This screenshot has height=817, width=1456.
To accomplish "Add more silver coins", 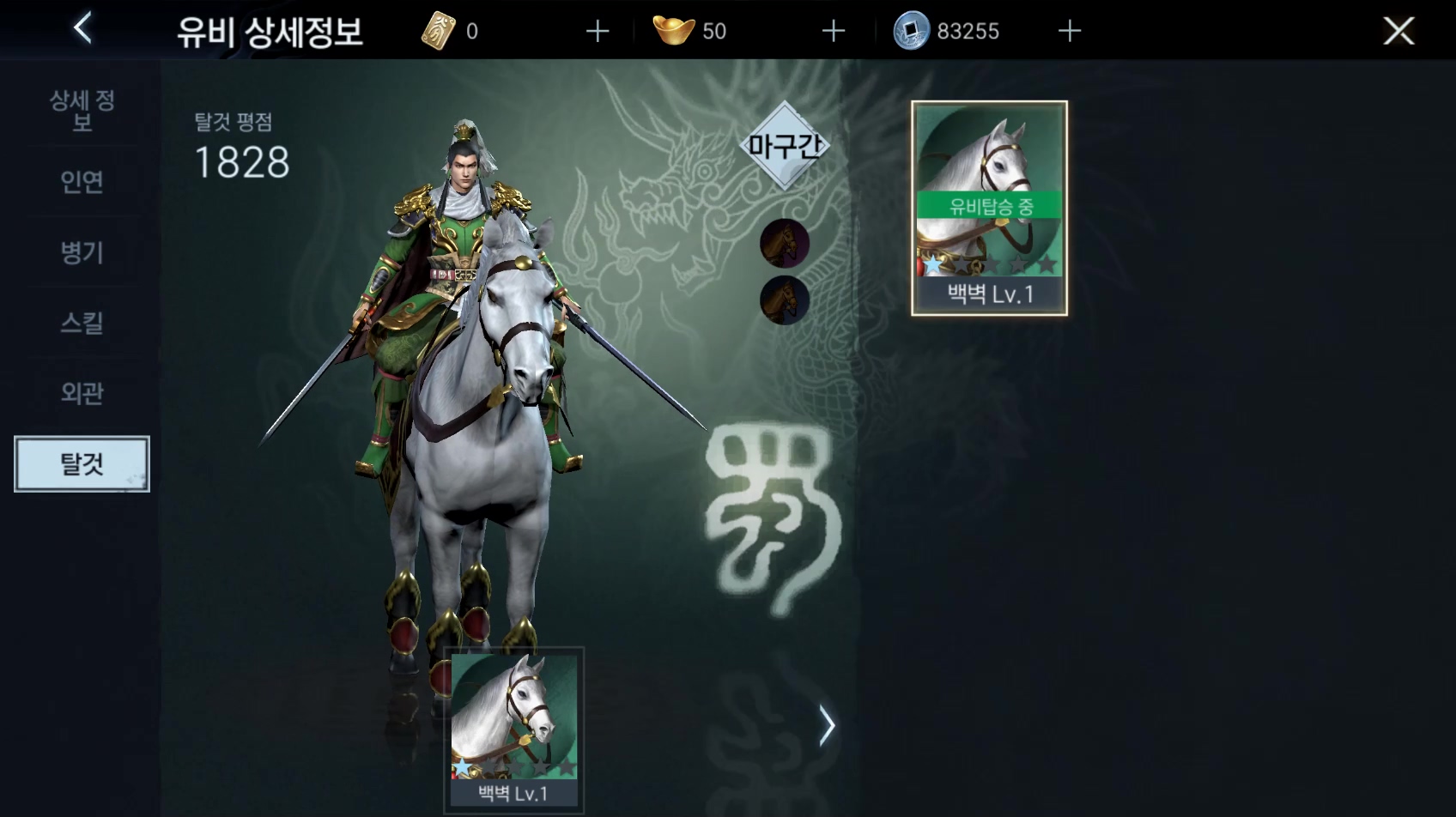I will point(1070,32).
